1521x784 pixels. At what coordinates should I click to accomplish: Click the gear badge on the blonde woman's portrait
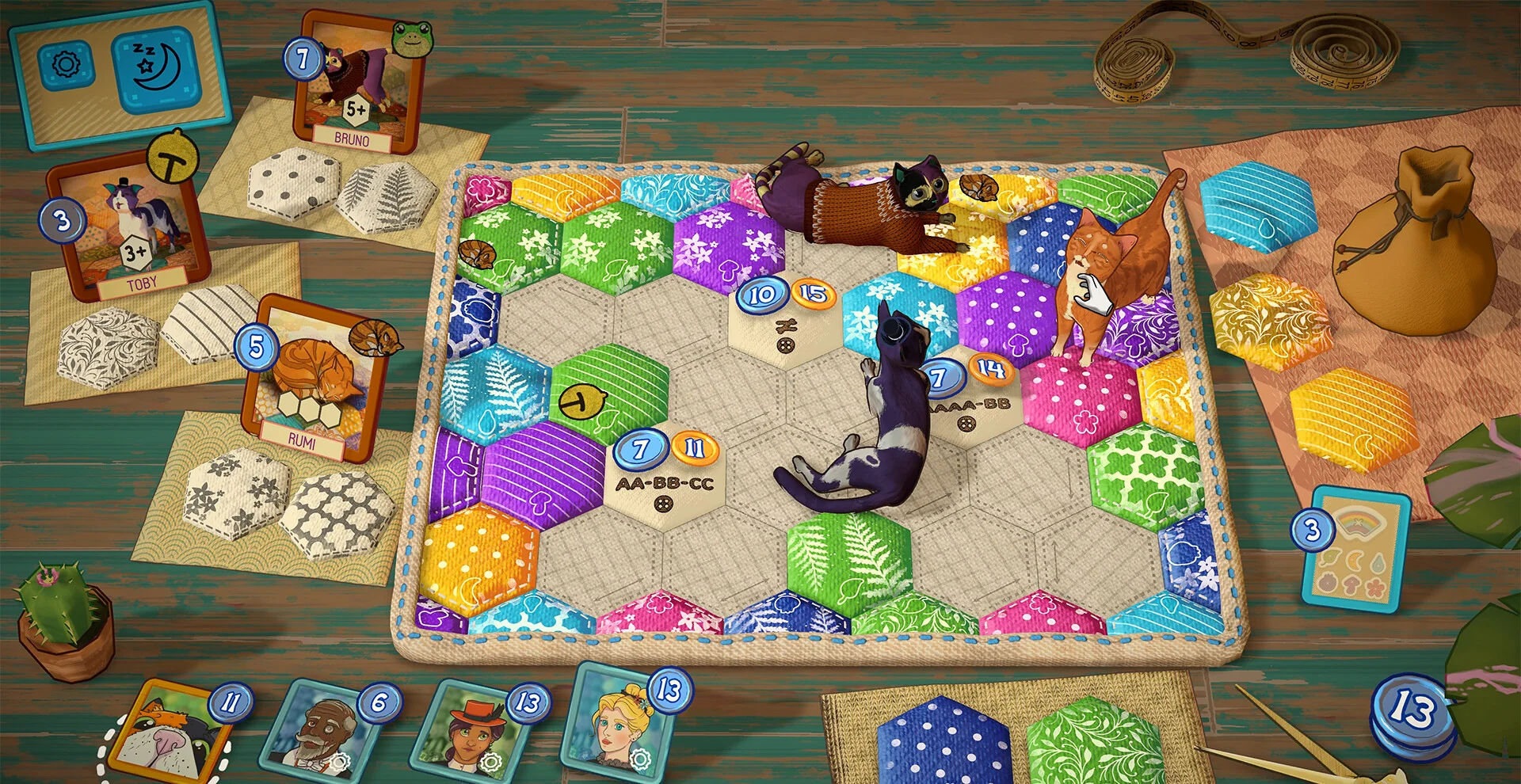click(x=640, y=759)
